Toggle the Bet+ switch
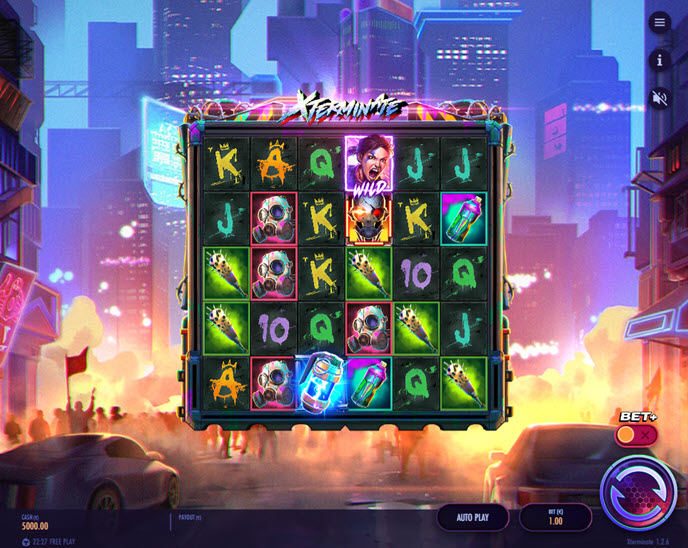 pyautogui.click(x=636, y=435)
